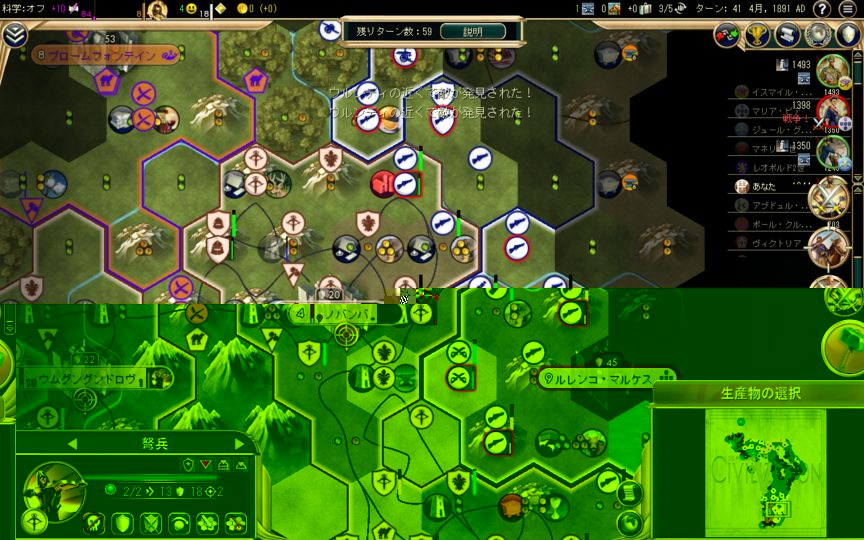Screen dimensions: 864x540
Task: Activate the fortify shield action
Action: coord(122,522)
